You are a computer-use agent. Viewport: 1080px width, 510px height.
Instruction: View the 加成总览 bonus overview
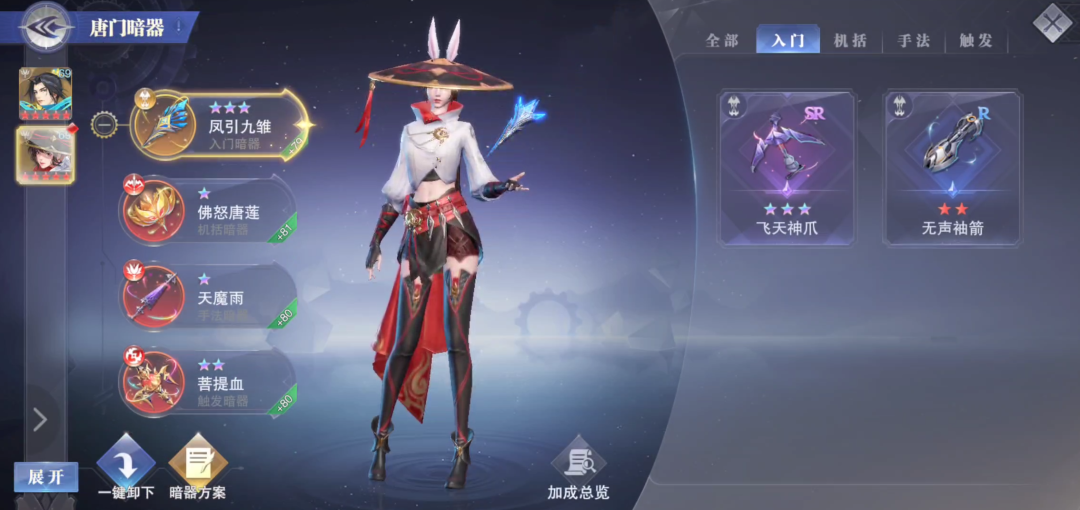(578, 470)
